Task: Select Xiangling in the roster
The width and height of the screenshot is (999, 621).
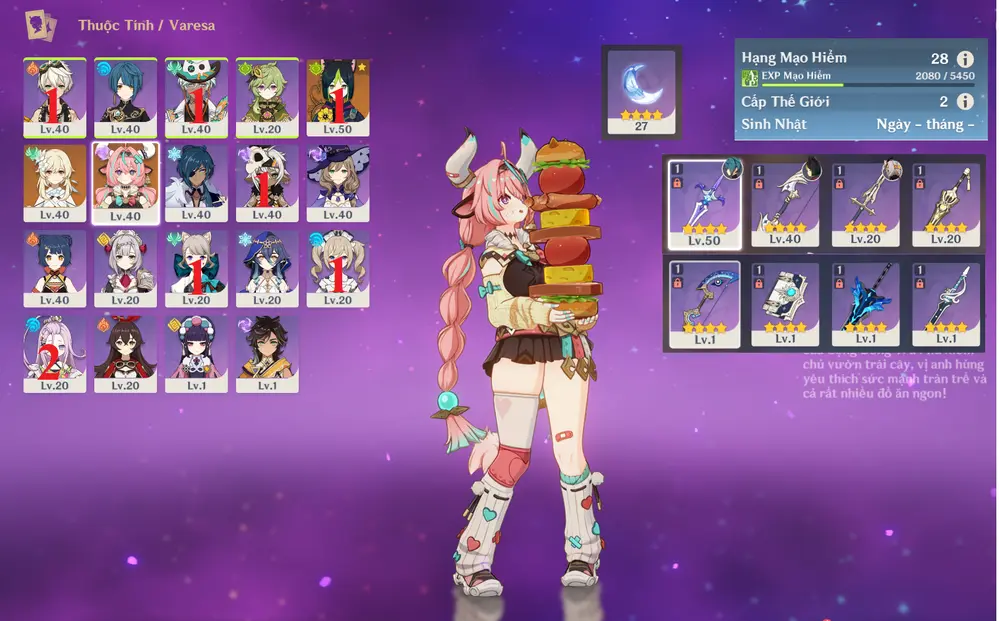Action: tap(55, 268)
